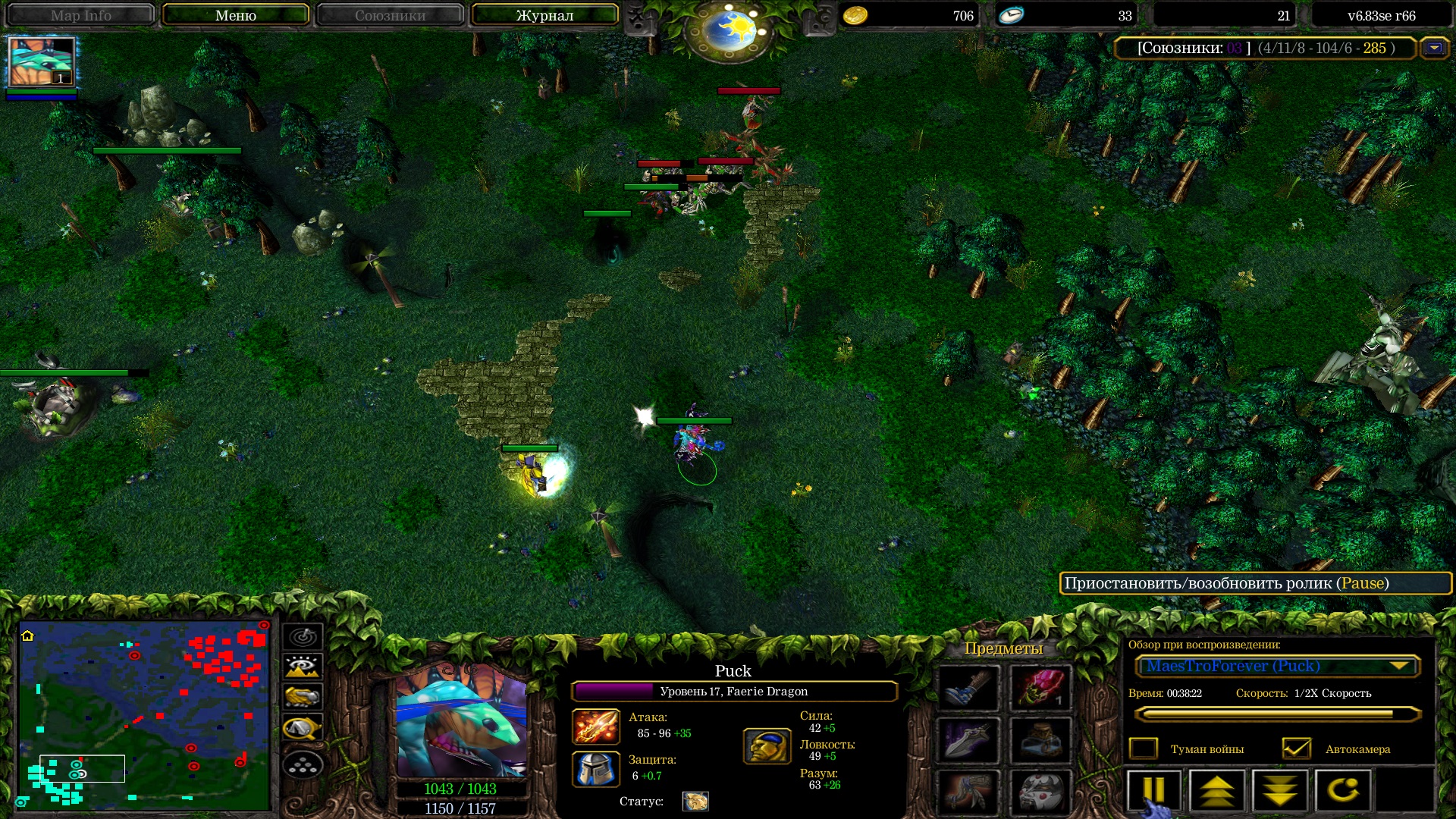Uncheck the Автокамера checkbox
1456x819 pixels.
1297,749
